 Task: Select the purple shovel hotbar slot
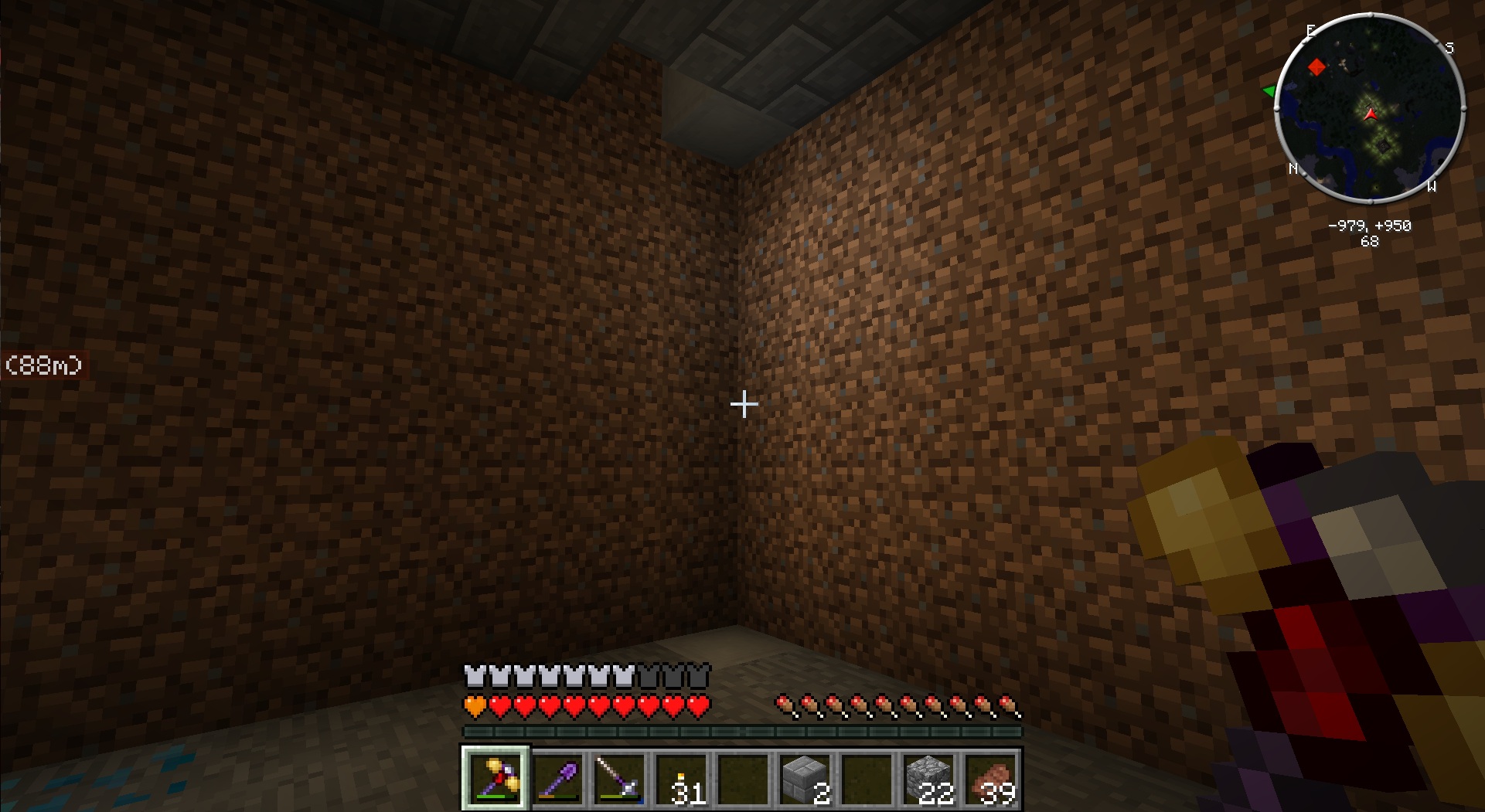pyautogui.click(x=557, y=779)
